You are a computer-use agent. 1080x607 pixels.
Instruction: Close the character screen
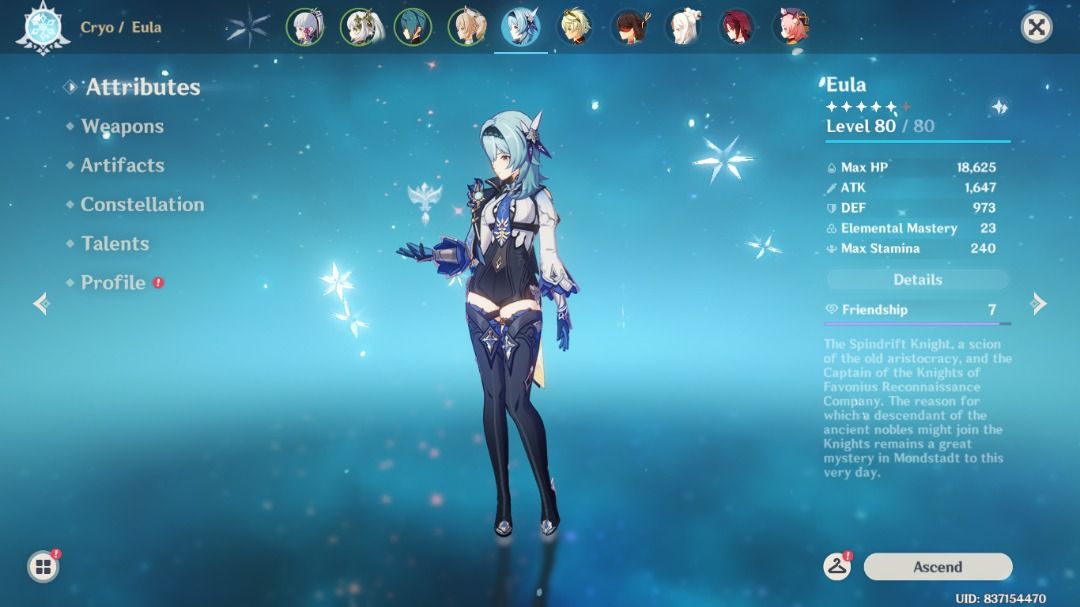[1037, 27]
